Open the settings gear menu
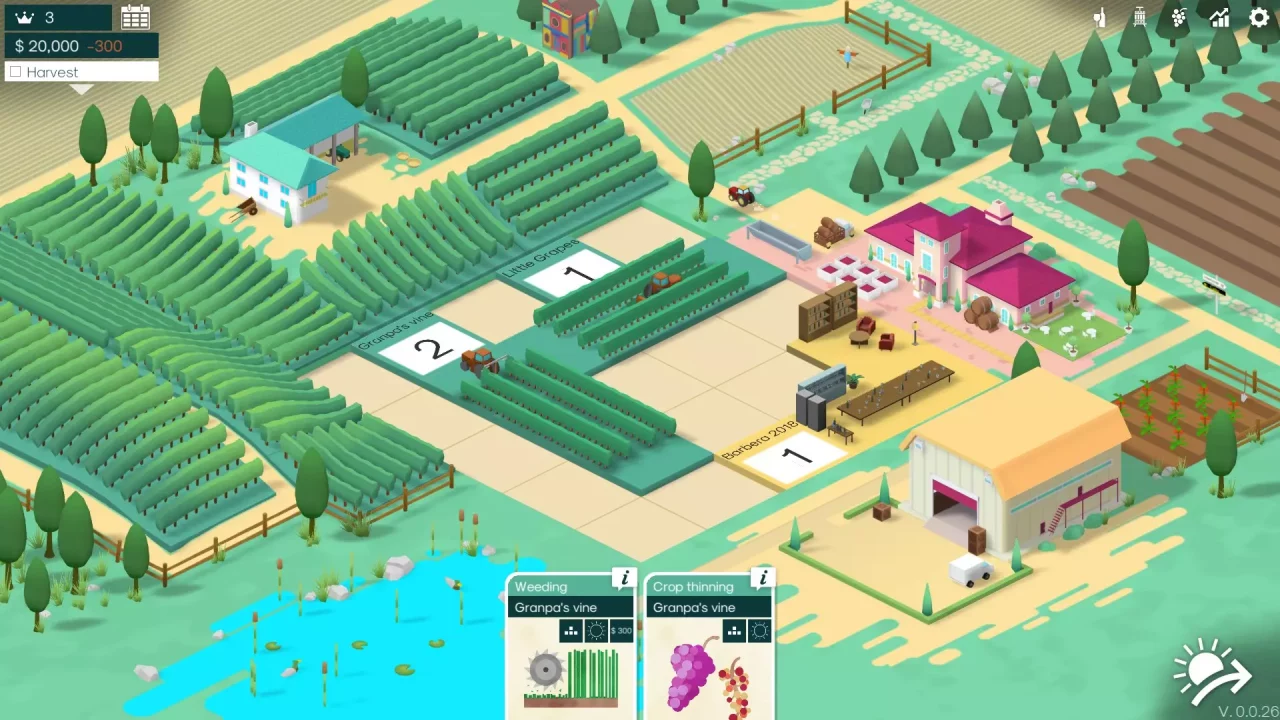 (1258, 17)
